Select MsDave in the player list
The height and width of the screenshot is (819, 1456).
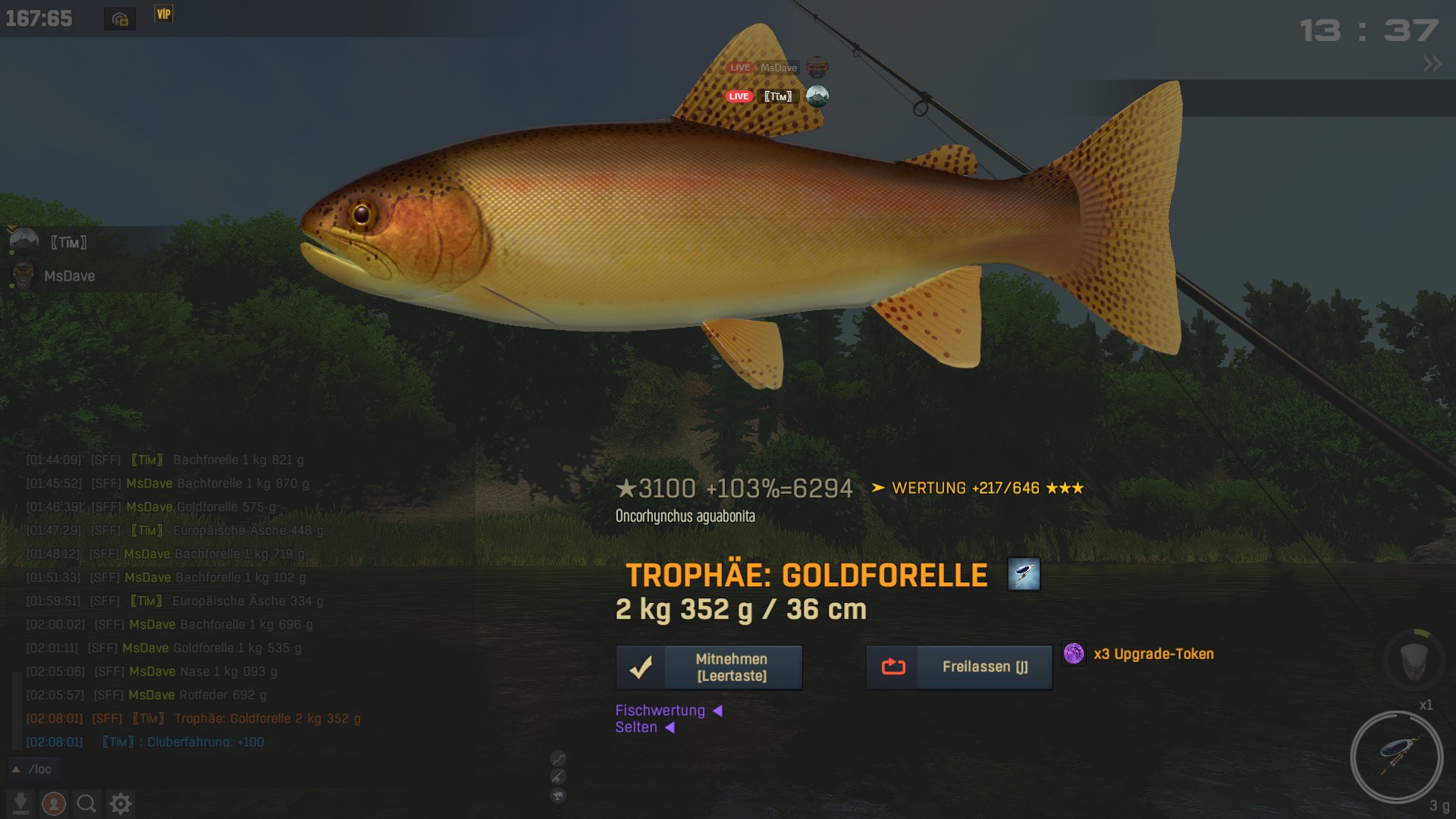coord(69,276)
